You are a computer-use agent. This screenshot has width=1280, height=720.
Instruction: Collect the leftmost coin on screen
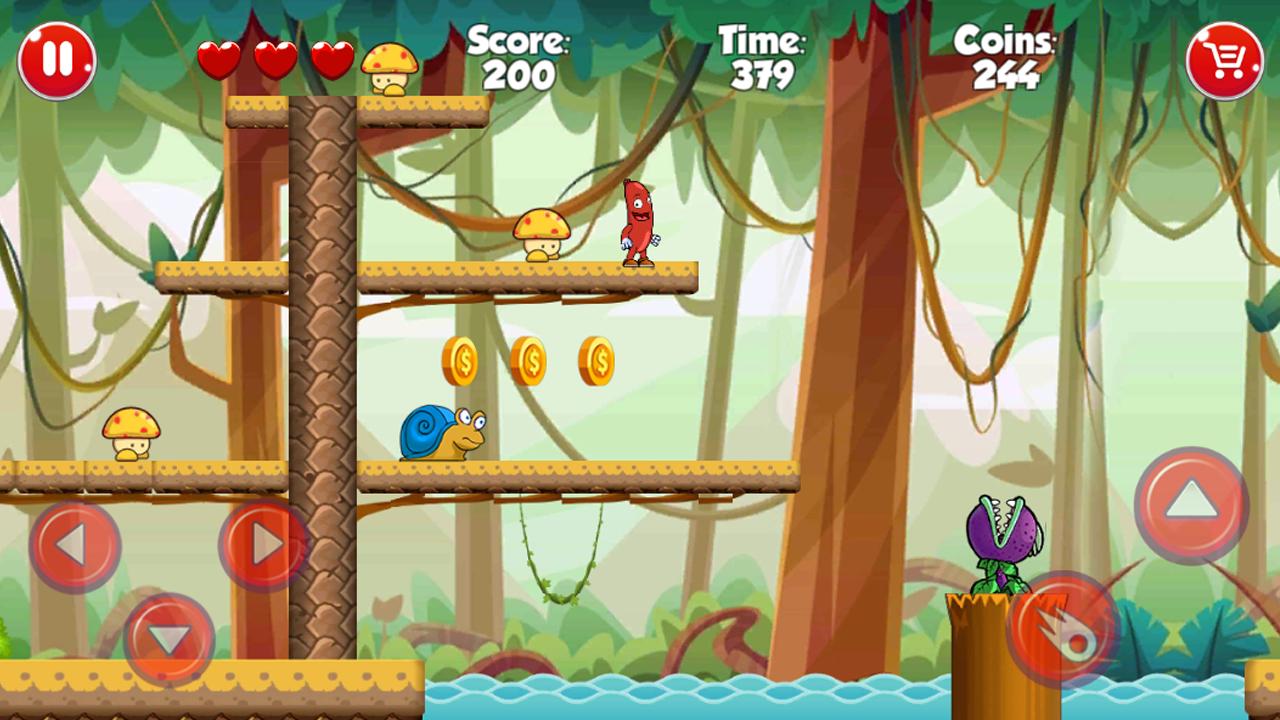pyautogui.click(x=463, y=360)
